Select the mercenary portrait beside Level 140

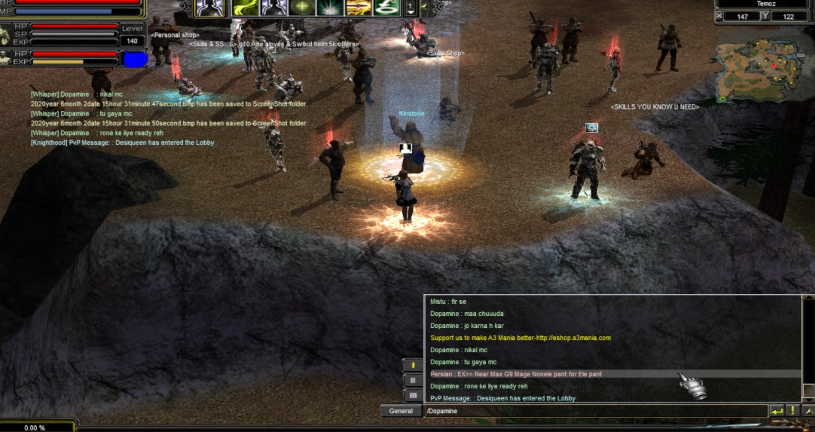pos(133,59)
